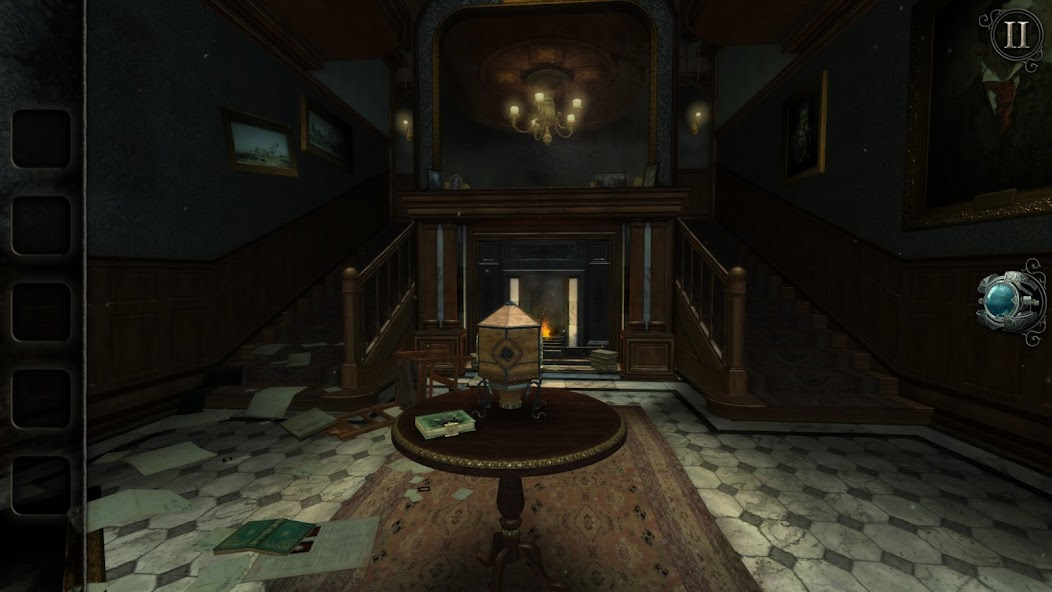
Task: Pause the game with the top-right button
Action: [x=1016, y=35]
